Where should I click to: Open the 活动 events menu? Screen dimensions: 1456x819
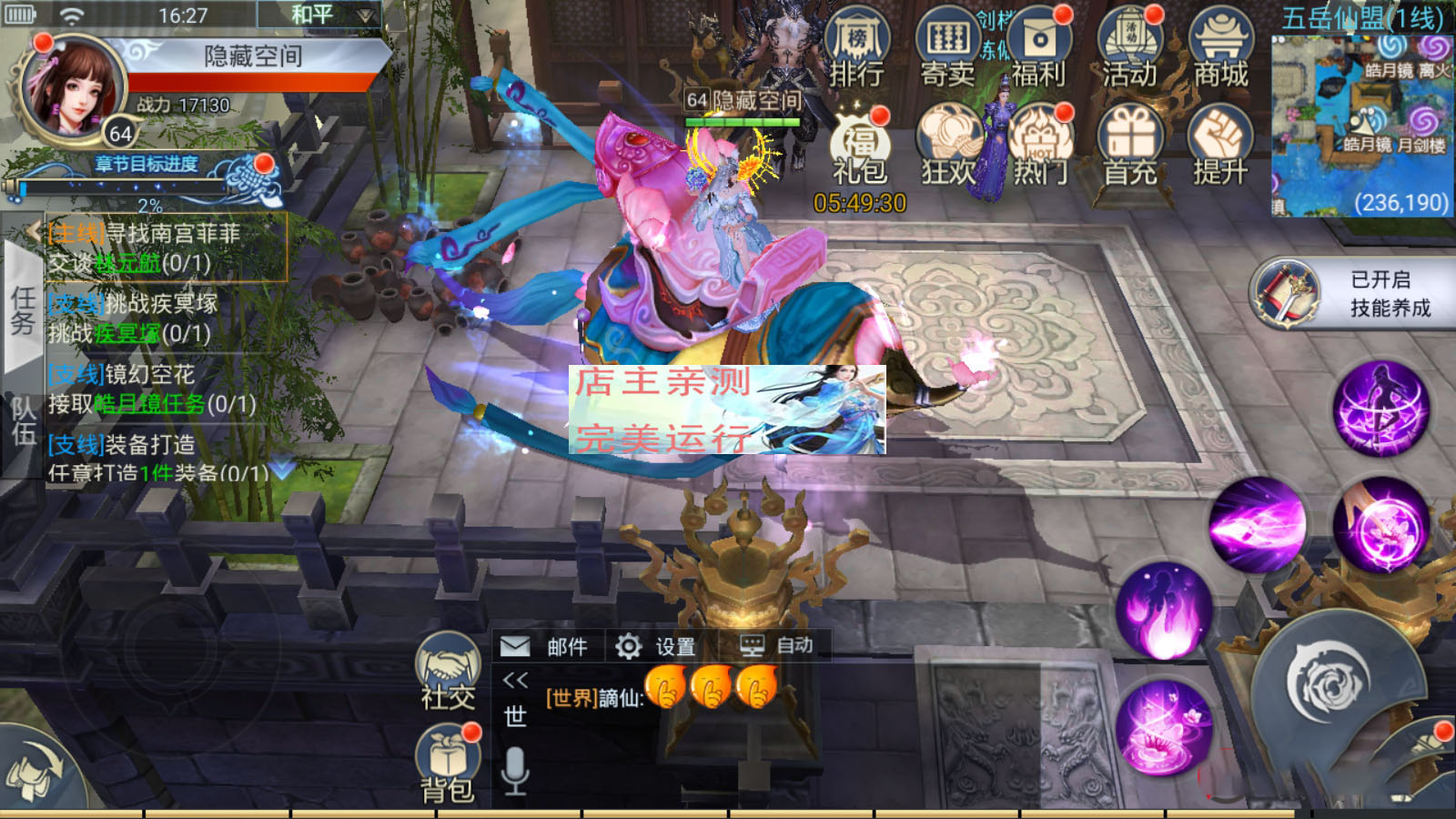point(1129,50)
